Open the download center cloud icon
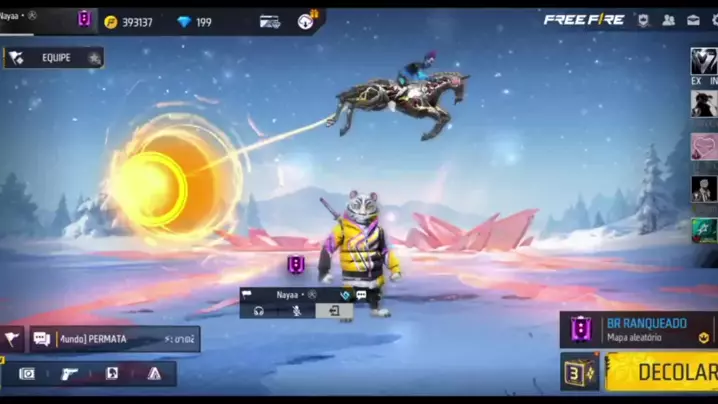Screen dimensions: 718x404 point(305,21)
